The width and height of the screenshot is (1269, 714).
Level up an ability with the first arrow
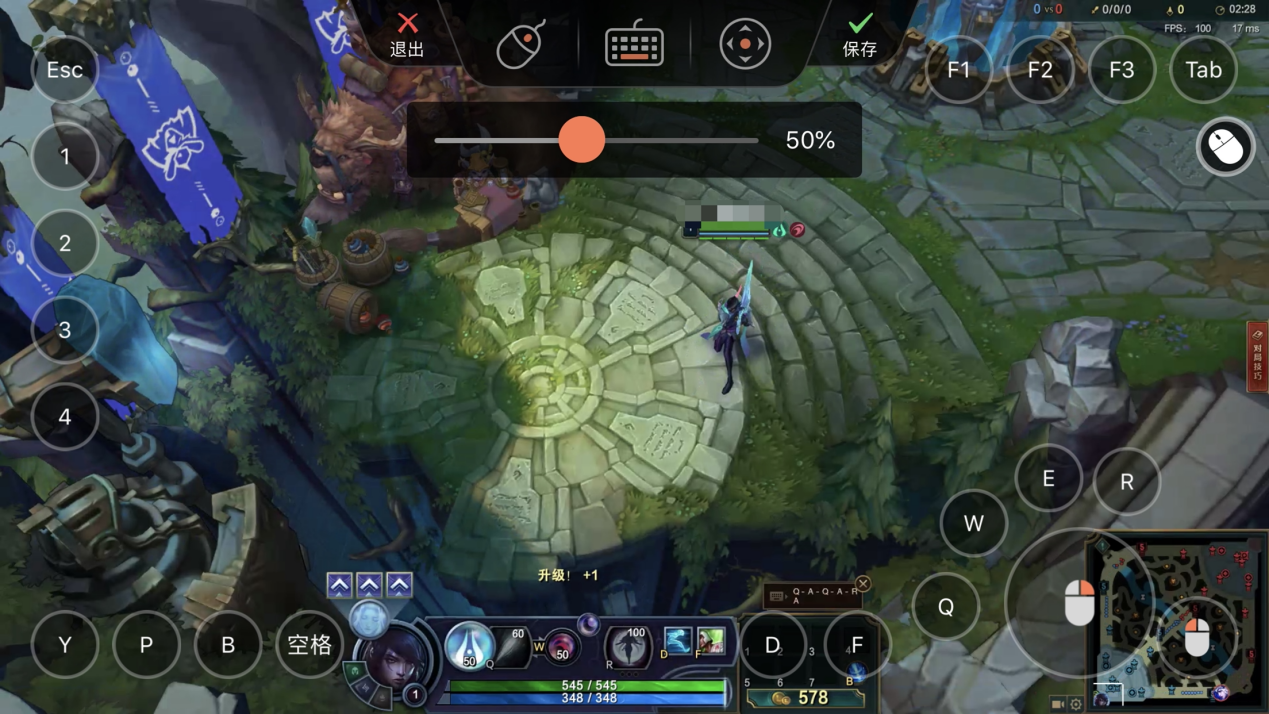tap(339, 585)
